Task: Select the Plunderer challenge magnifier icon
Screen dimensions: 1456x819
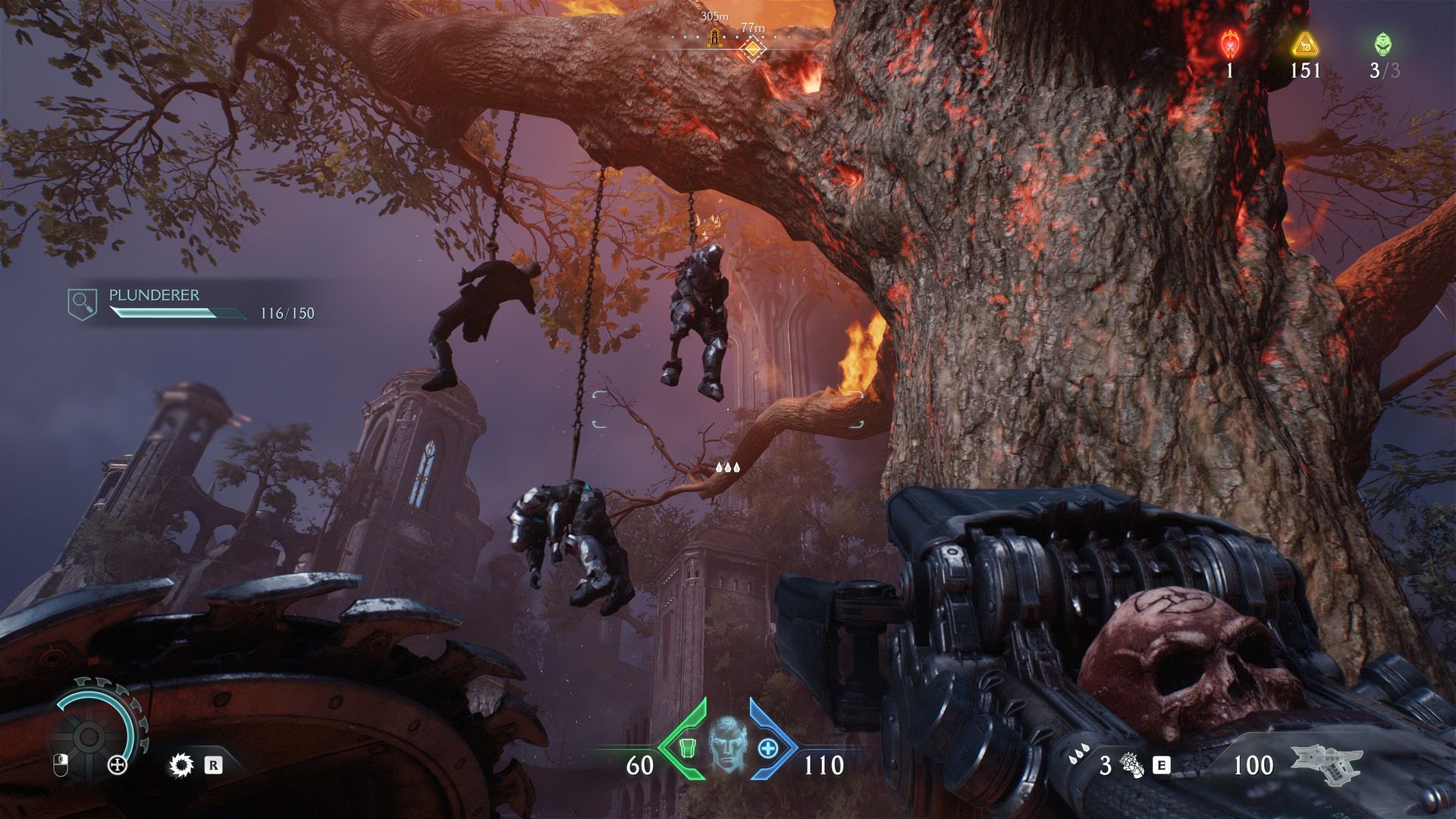Action: coord(82,303)
